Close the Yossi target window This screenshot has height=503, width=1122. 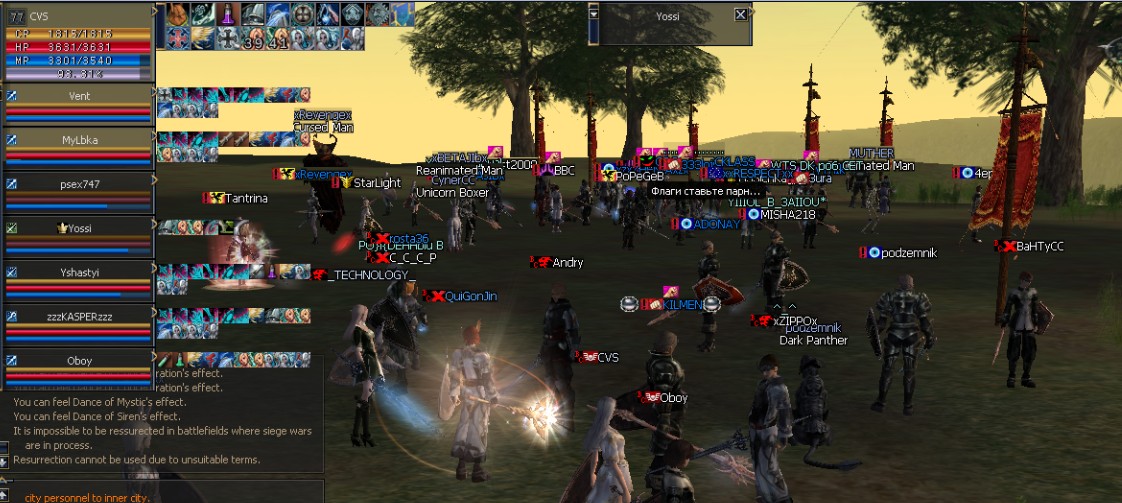coord(740,15)
